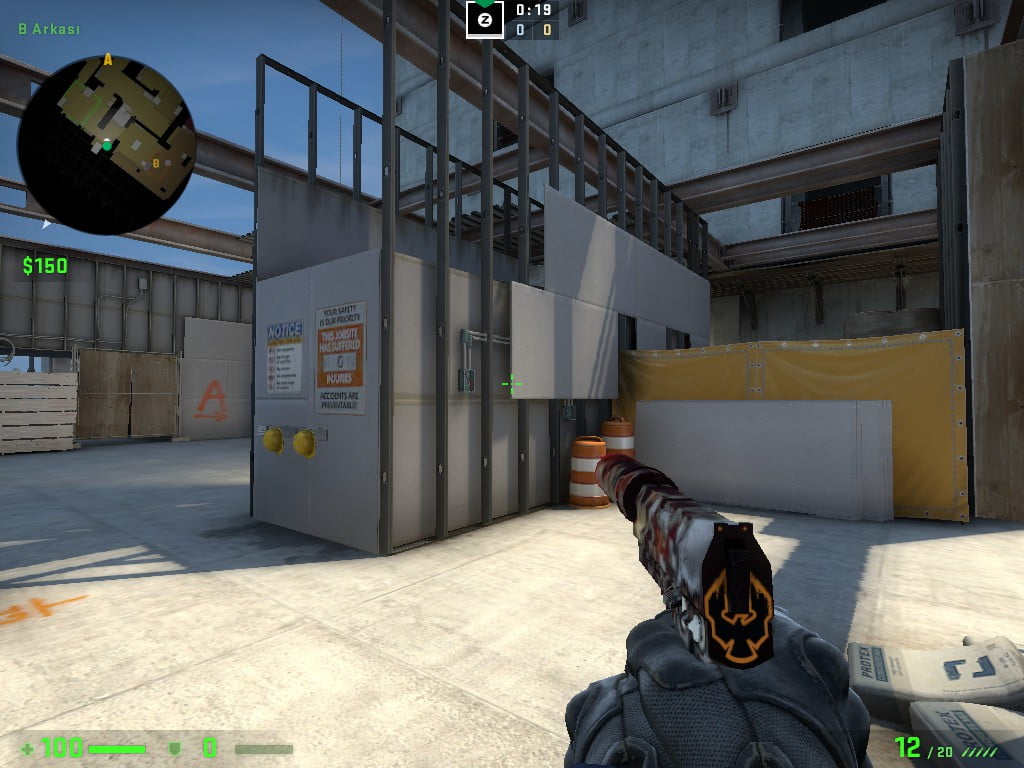
Task: Click the circular radar minimap
Action: point(106,145)
